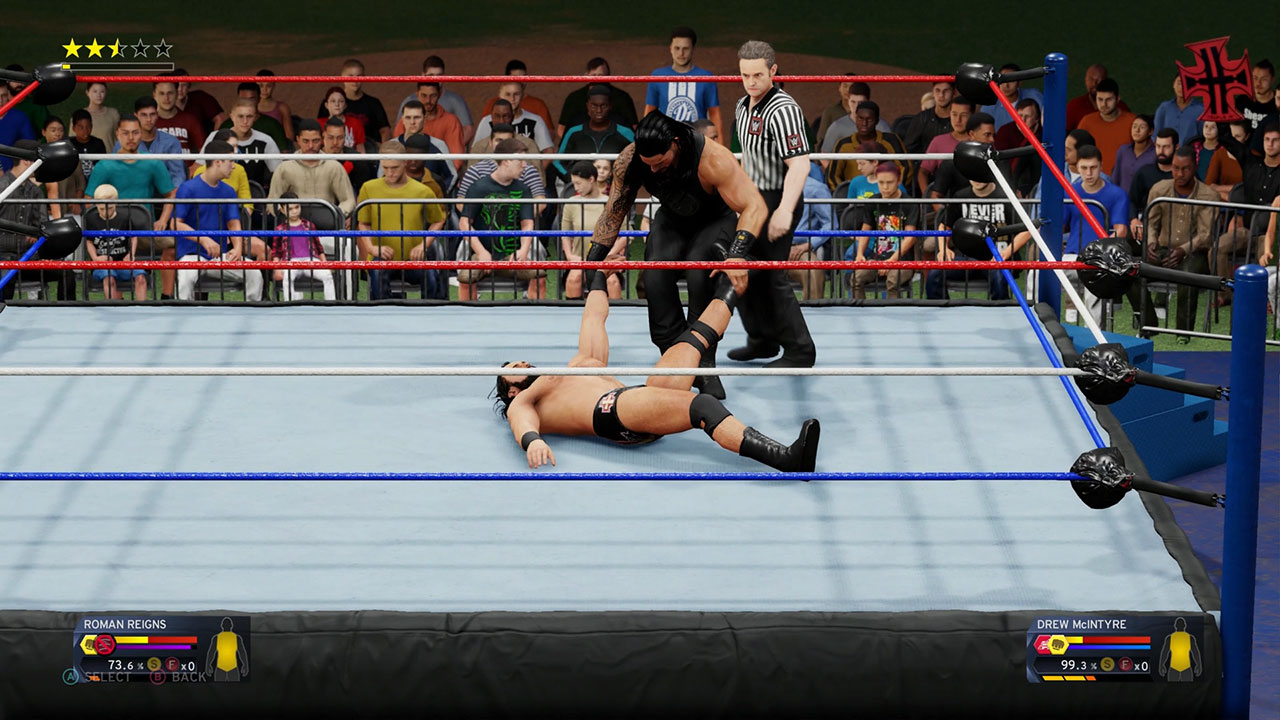Select the fist strike icon on McIntyre's HUD

pos(1057,645)
